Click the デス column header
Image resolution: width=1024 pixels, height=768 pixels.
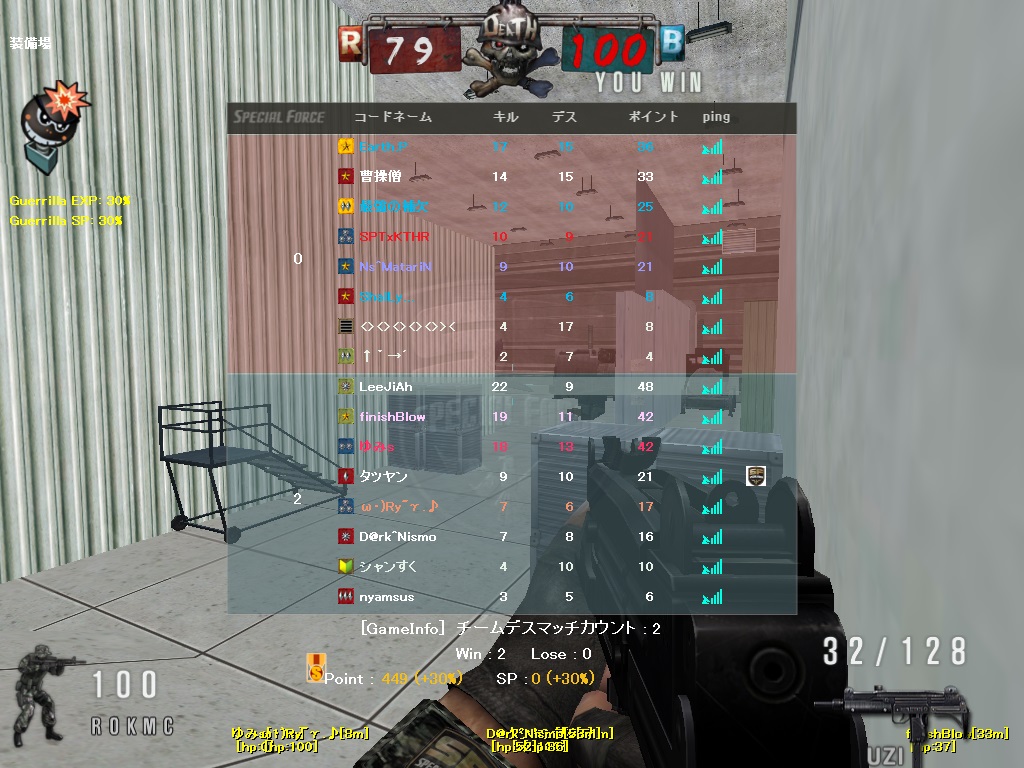565,117
